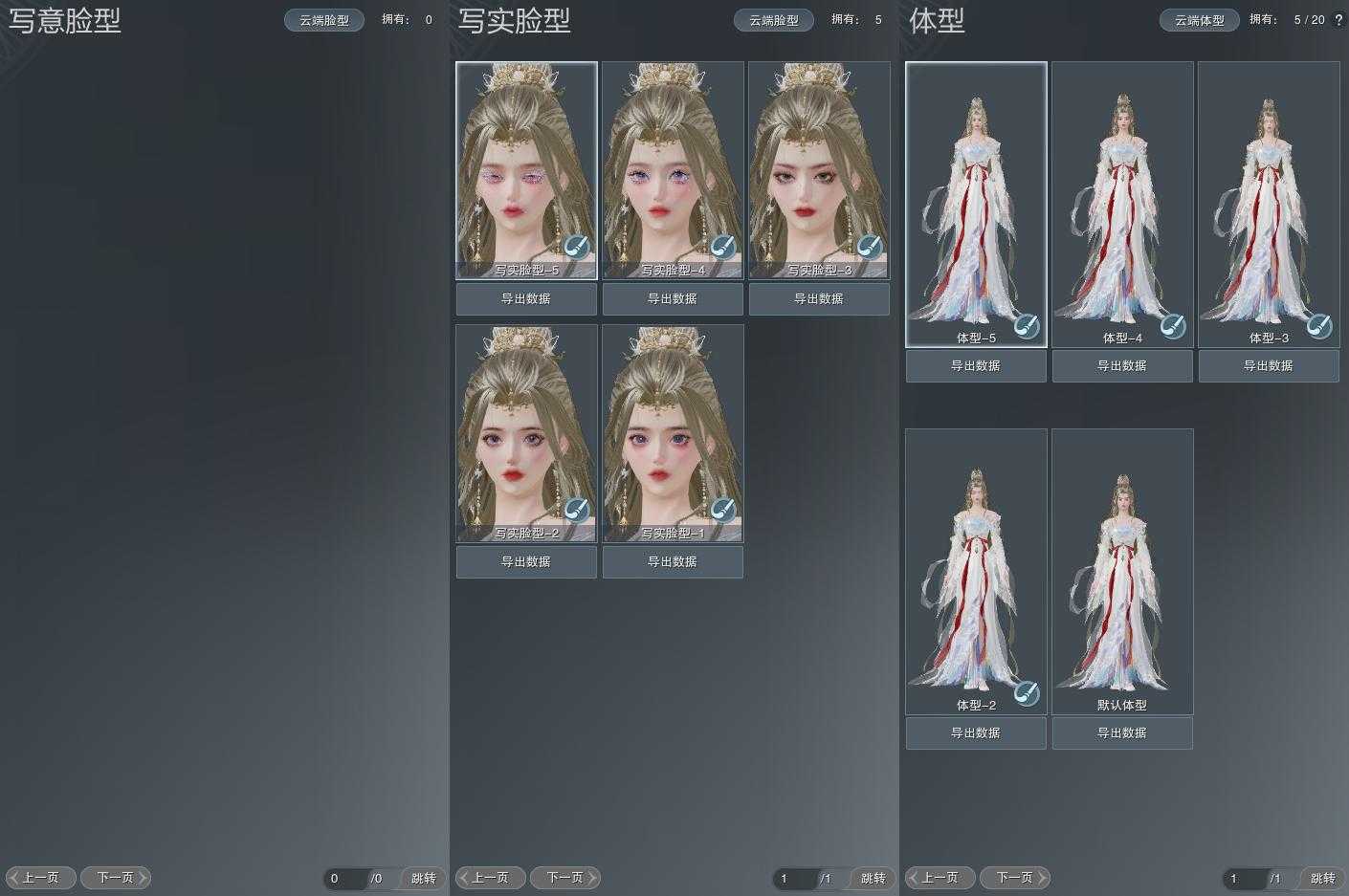
Task: Export data for 默认体型
Action: (1122, 733)
